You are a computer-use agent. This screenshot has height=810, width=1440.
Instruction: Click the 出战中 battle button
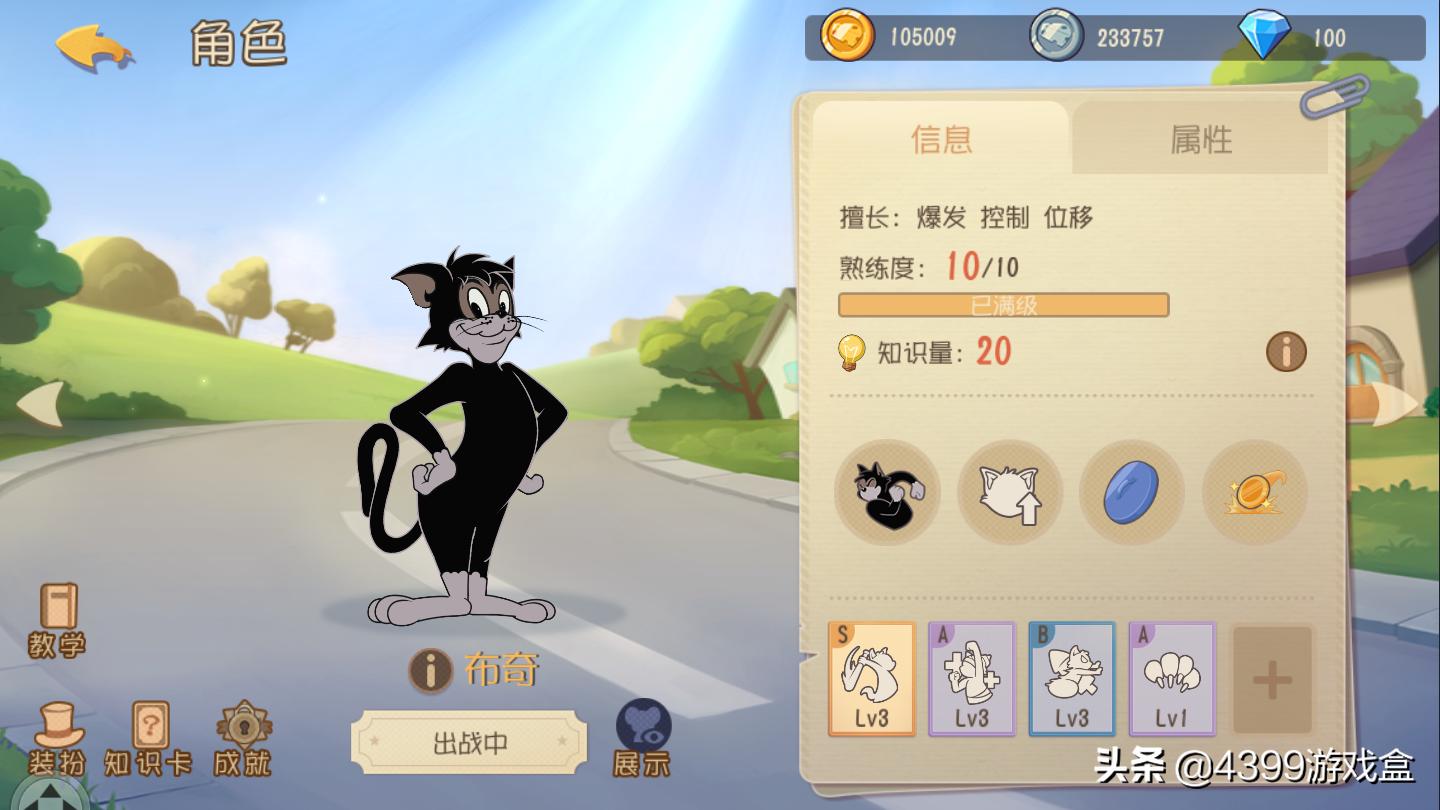468,742
